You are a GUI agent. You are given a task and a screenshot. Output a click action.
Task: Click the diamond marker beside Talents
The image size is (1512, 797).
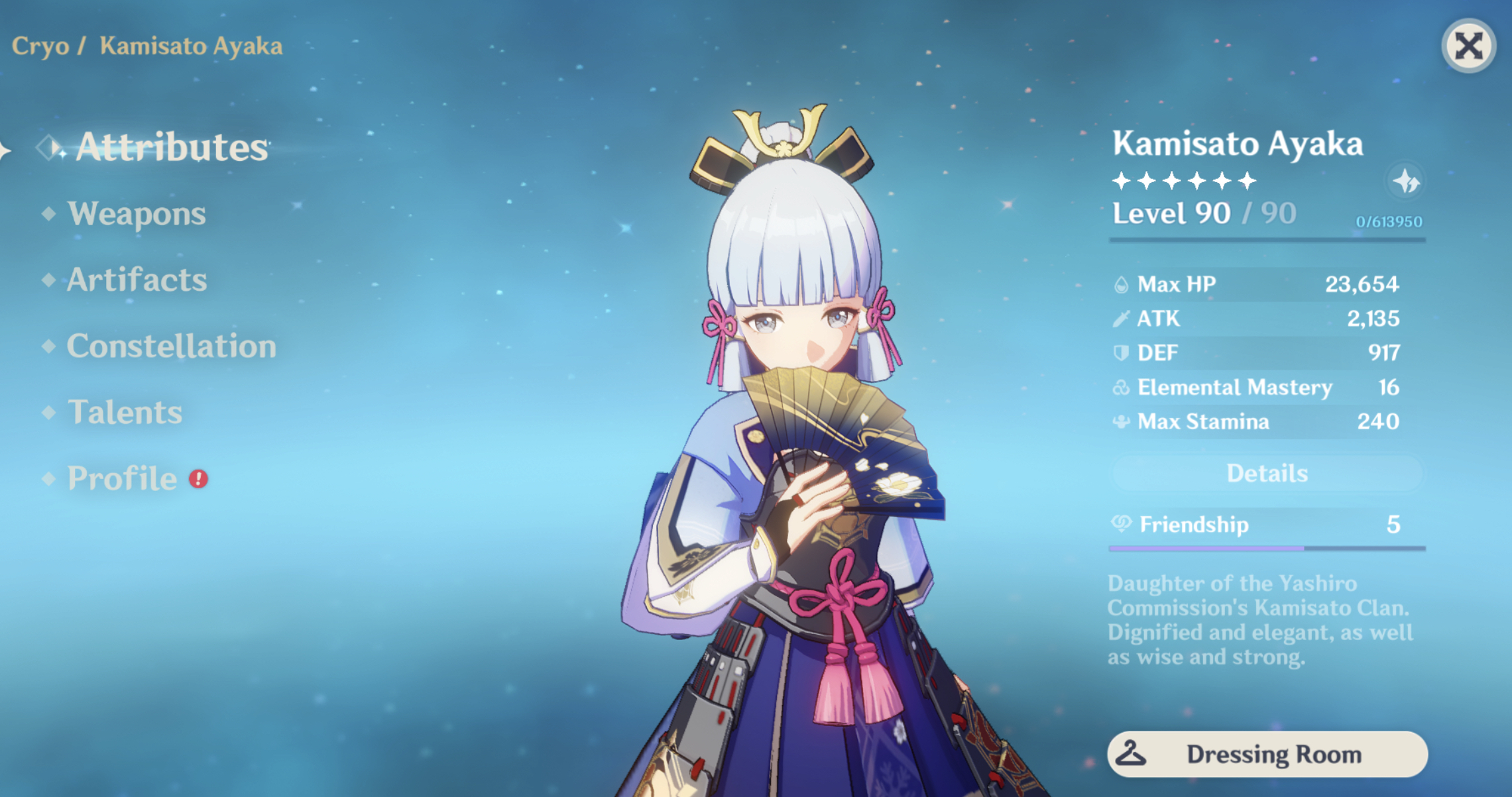48,413
